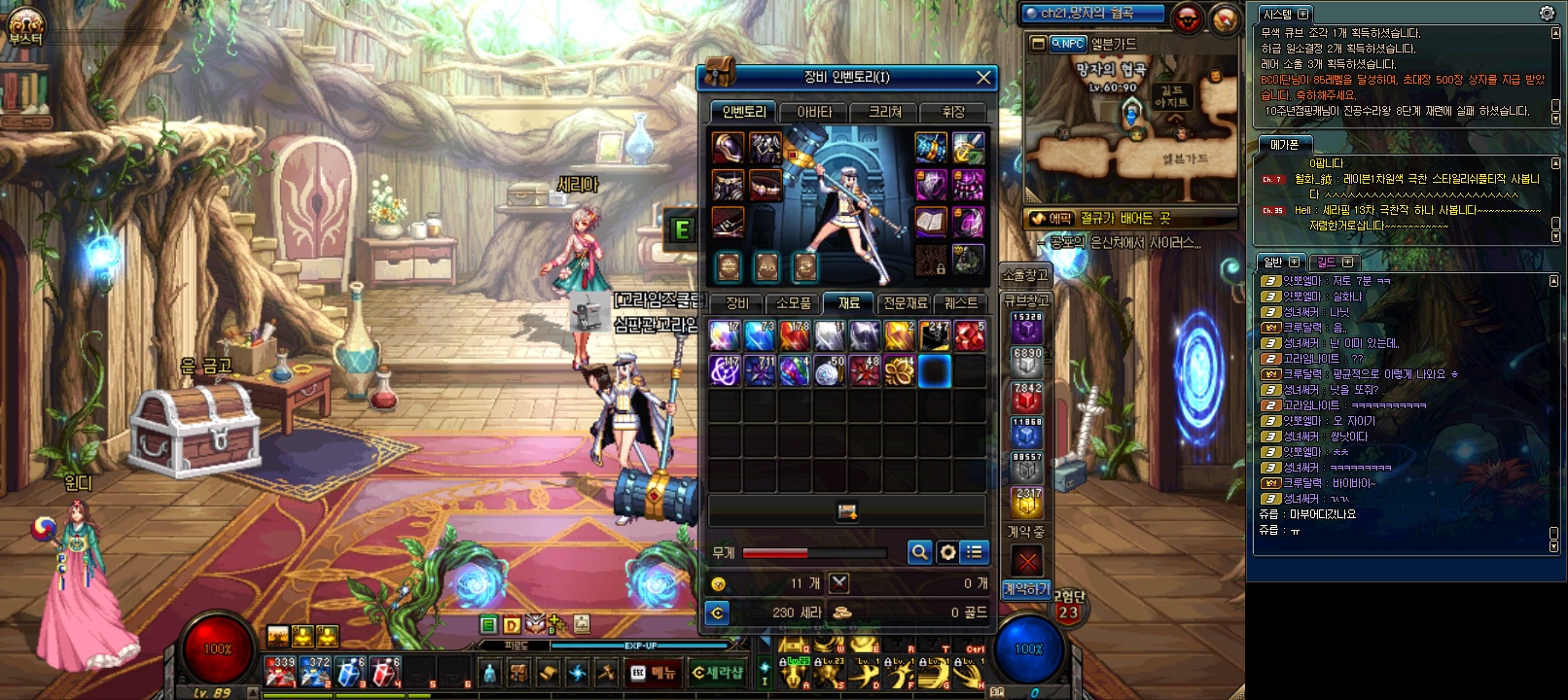Use the red HP potion with 339 count

click(x=282, y=671)
